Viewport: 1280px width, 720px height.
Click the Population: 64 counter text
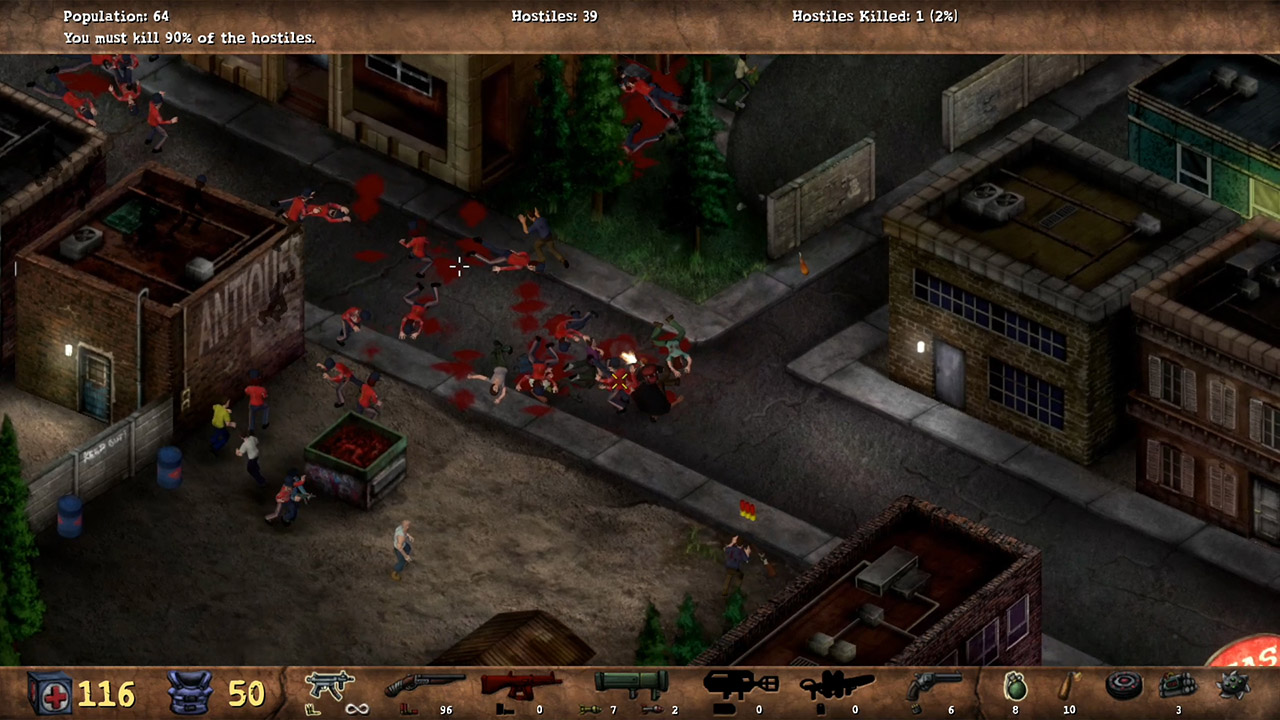[116, 16]
